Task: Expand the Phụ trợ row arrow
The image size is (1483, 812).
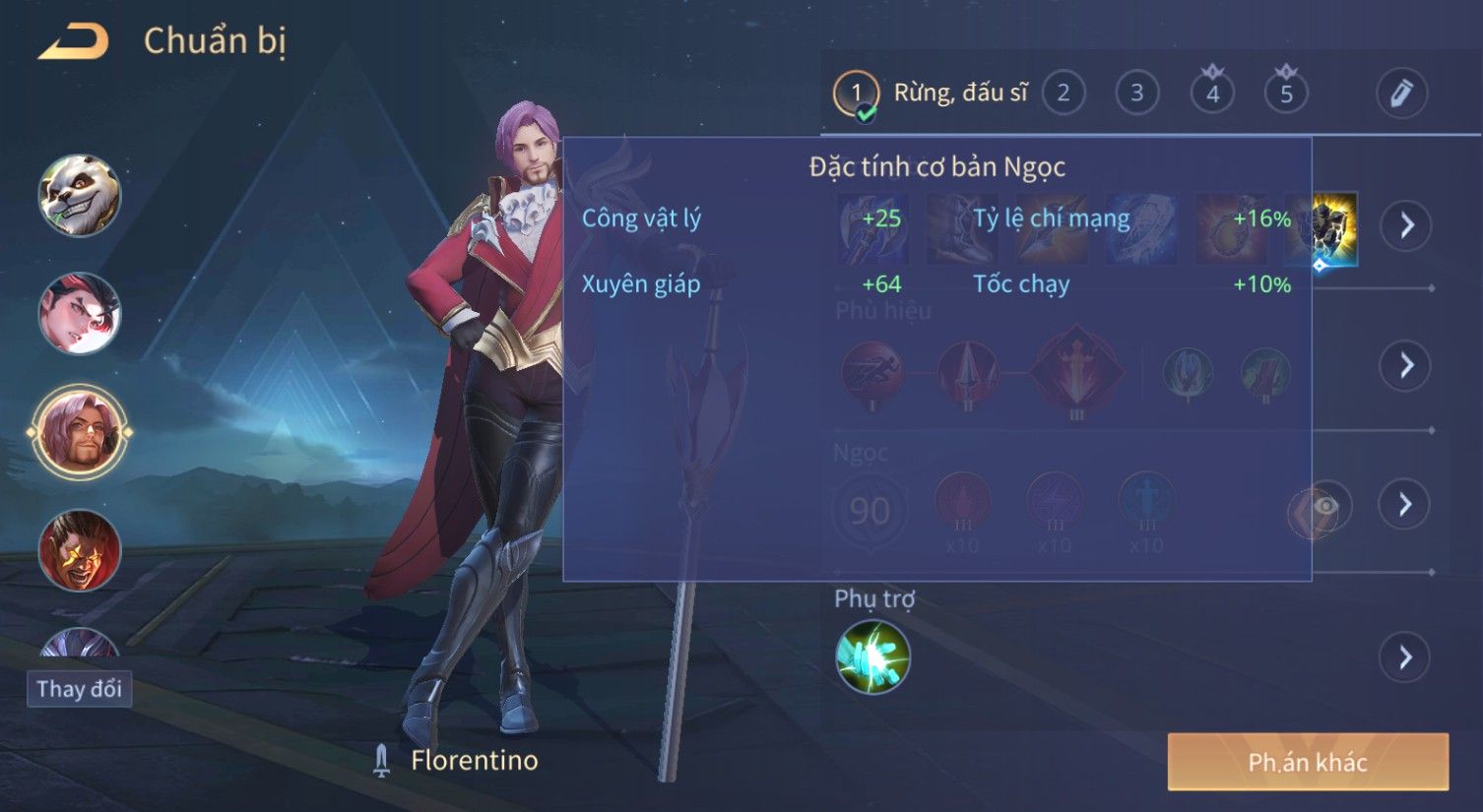Action: click(x=1405, y=656)
